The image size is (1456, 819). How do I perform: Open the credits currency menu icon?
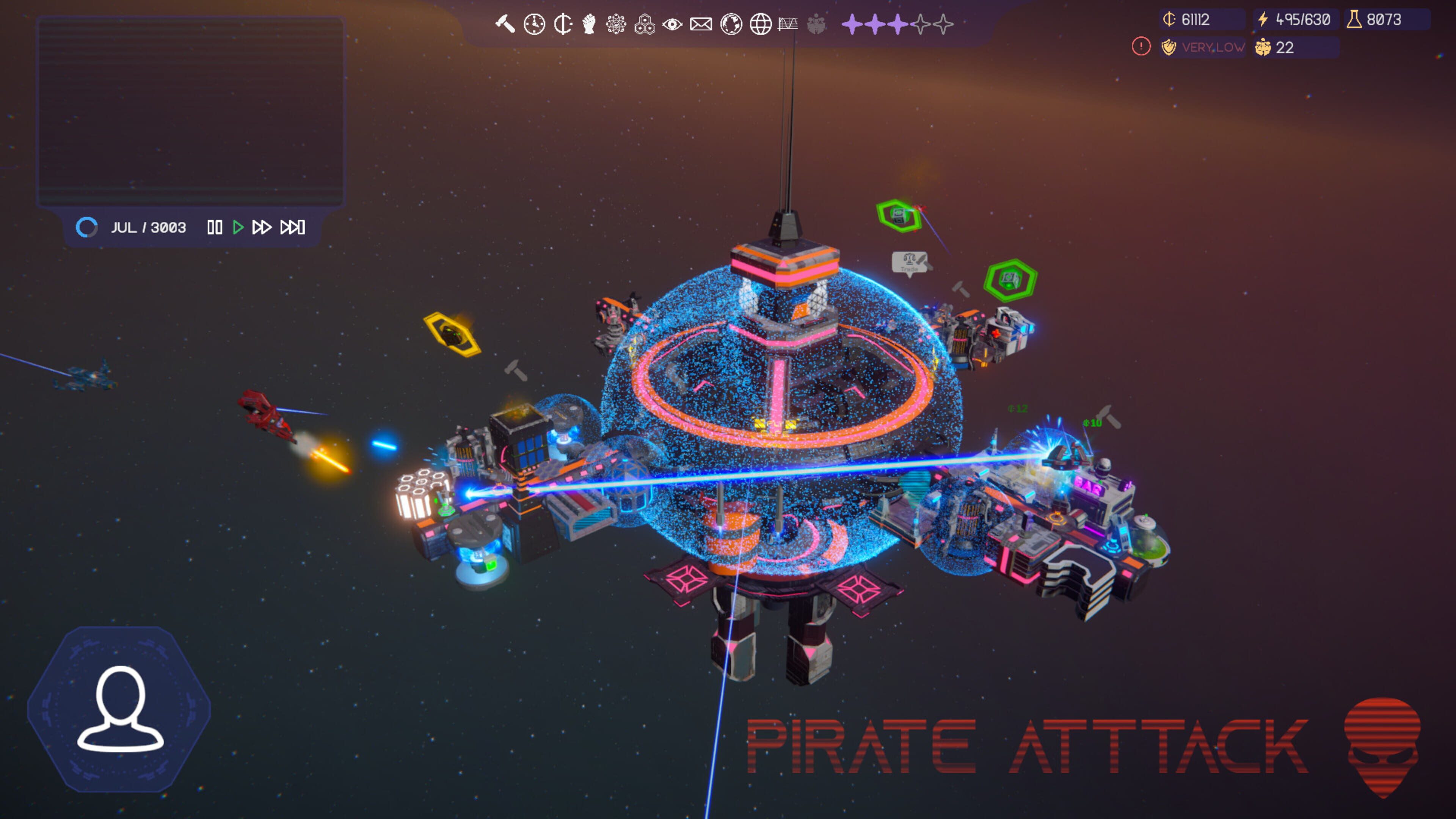(563, 24)
